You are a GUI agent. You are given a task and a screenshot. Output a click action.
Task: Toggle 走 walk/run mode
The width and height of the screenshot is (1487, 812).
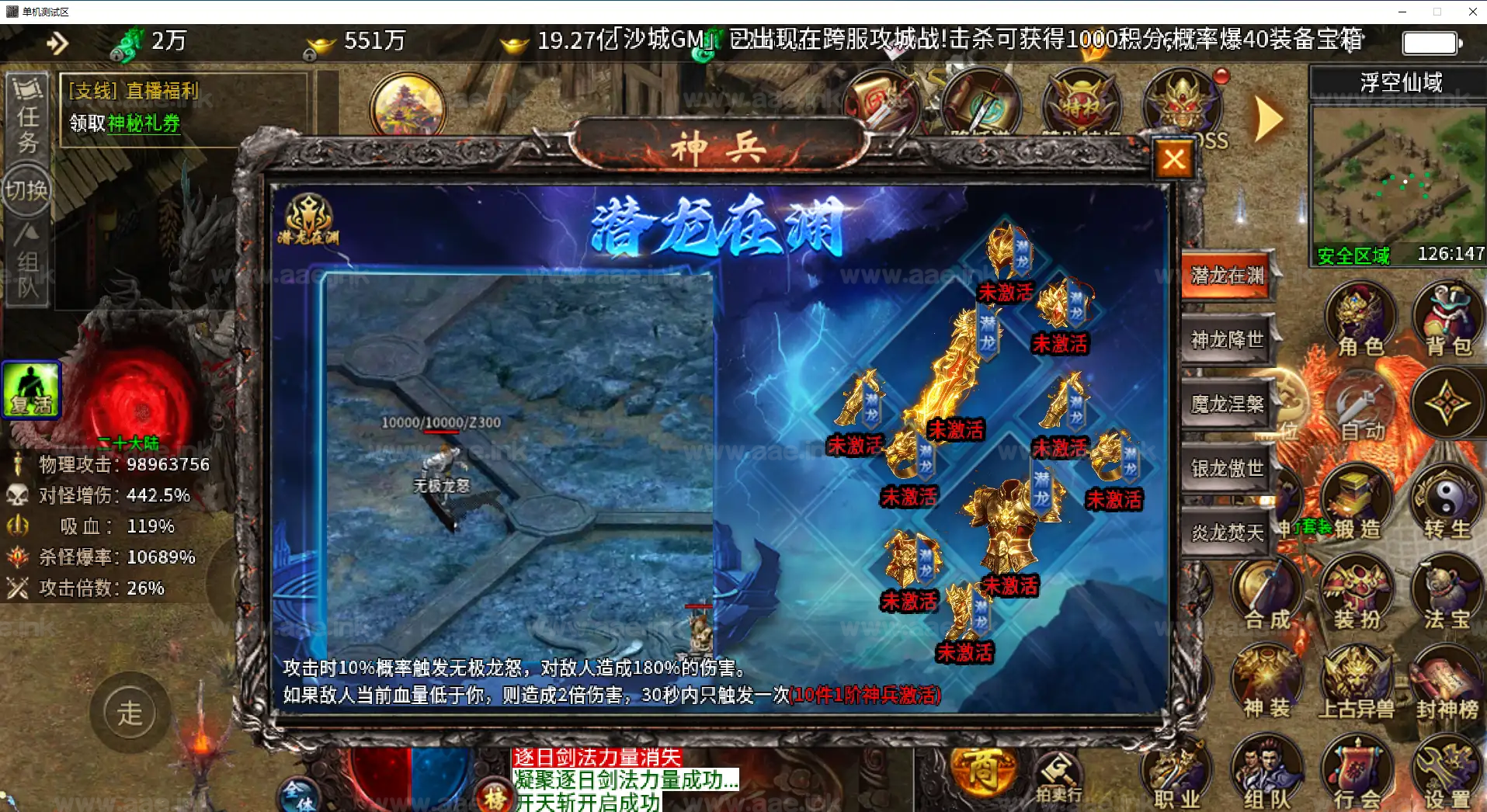click(x=129, y=712)
